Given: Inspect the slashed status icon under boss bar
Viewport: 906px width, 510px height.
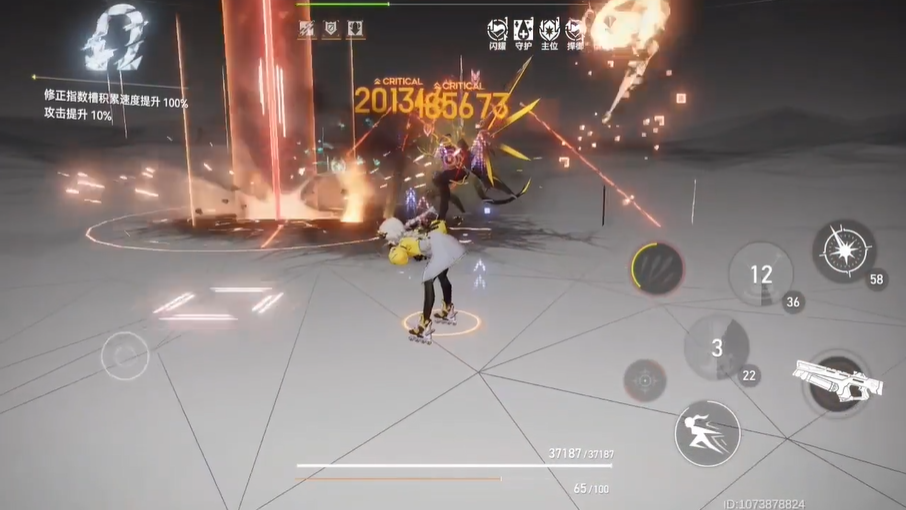Looking at the screenshot, I should point(307,30).
